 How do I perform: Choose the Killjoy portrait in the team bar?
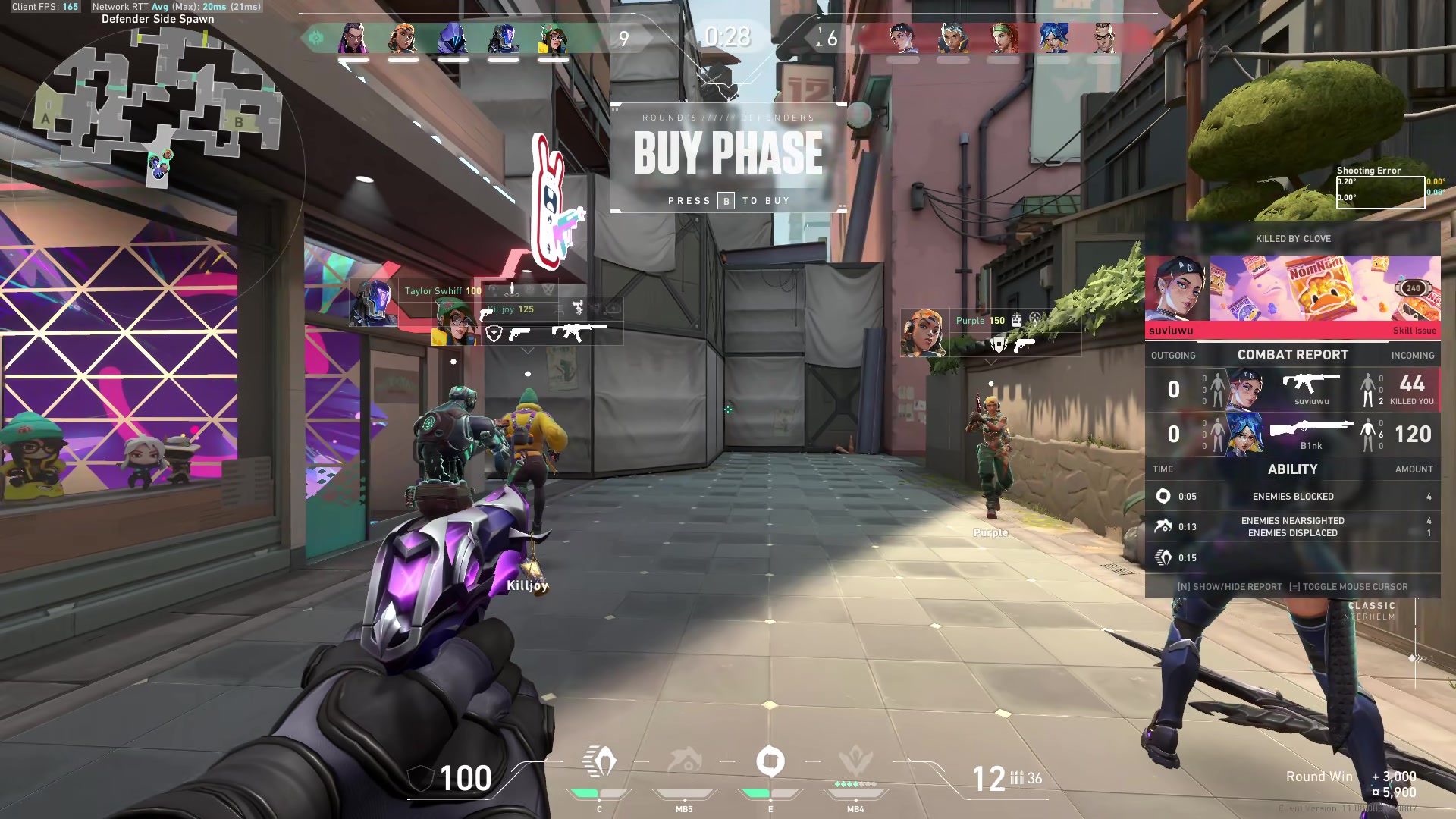pos(554,38)
